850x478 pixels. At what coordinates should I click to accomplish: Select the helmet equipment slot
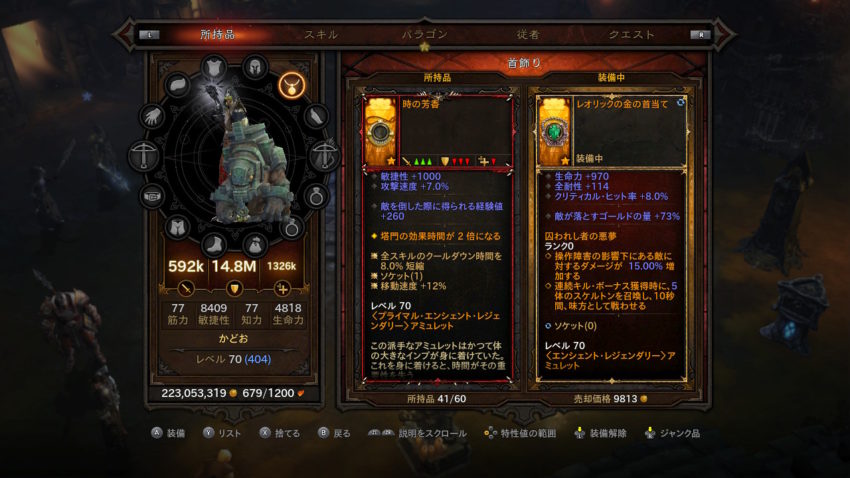[255, 68]
